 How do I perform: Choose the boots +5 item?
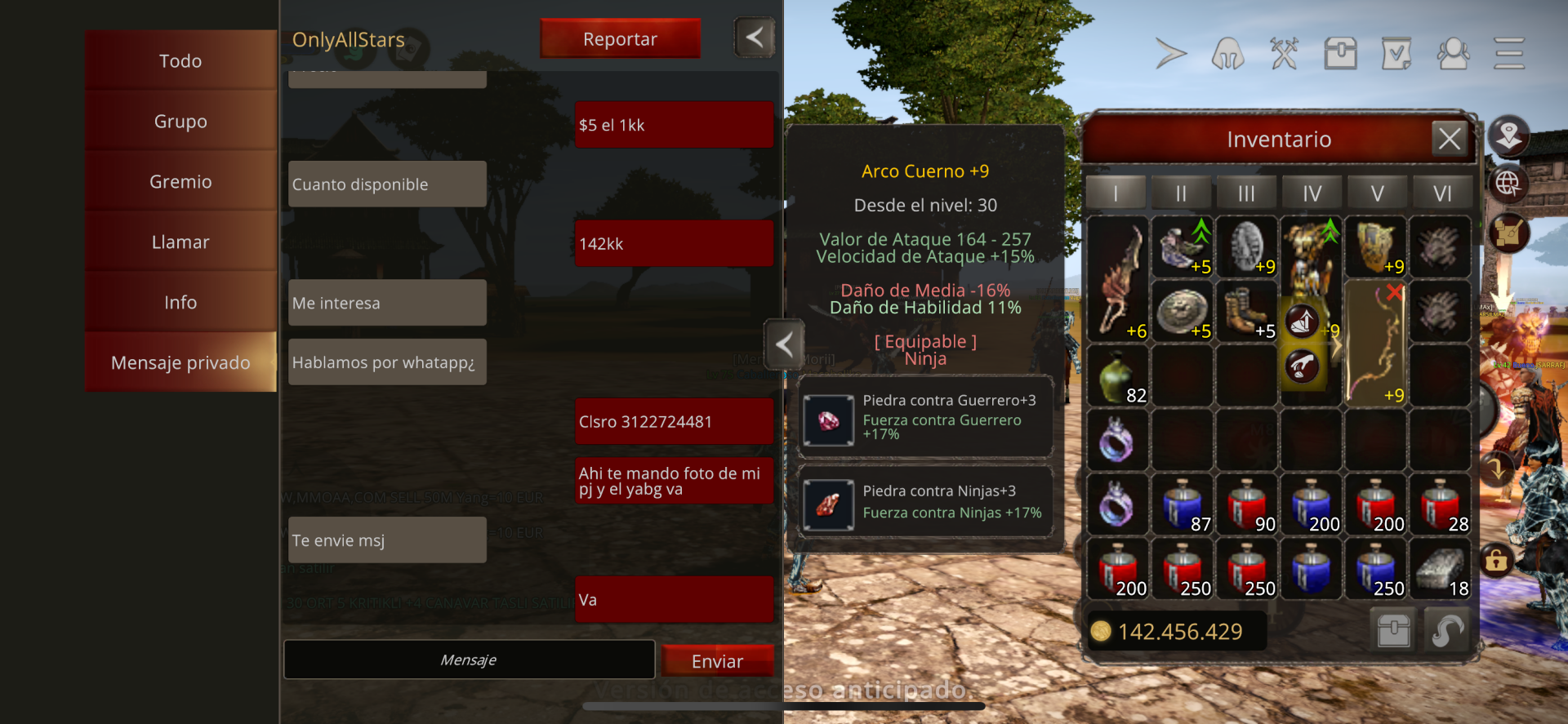coord(1246,311)
